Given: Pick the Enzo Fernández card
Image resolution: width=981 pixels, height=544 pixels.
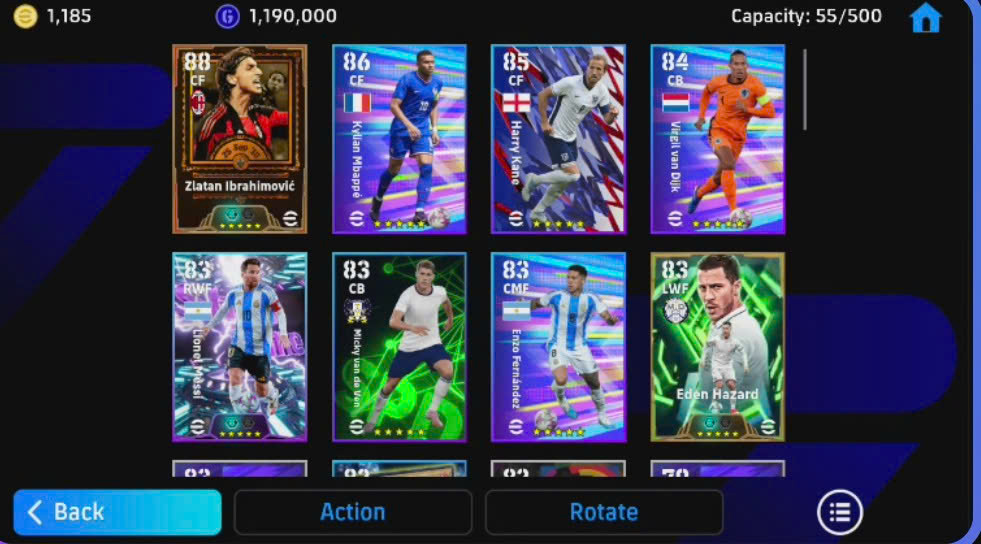Looking at the screenshot, I should click(x=558, y=347).
